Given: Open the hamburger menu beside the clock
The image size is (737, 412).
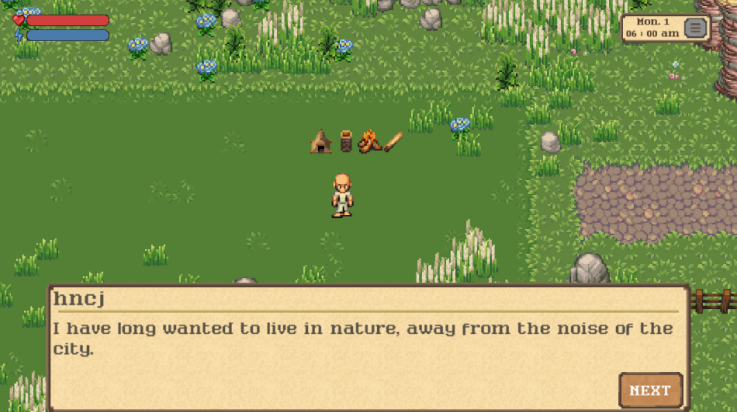Looking at the screenshot, I should click(695, 27).
